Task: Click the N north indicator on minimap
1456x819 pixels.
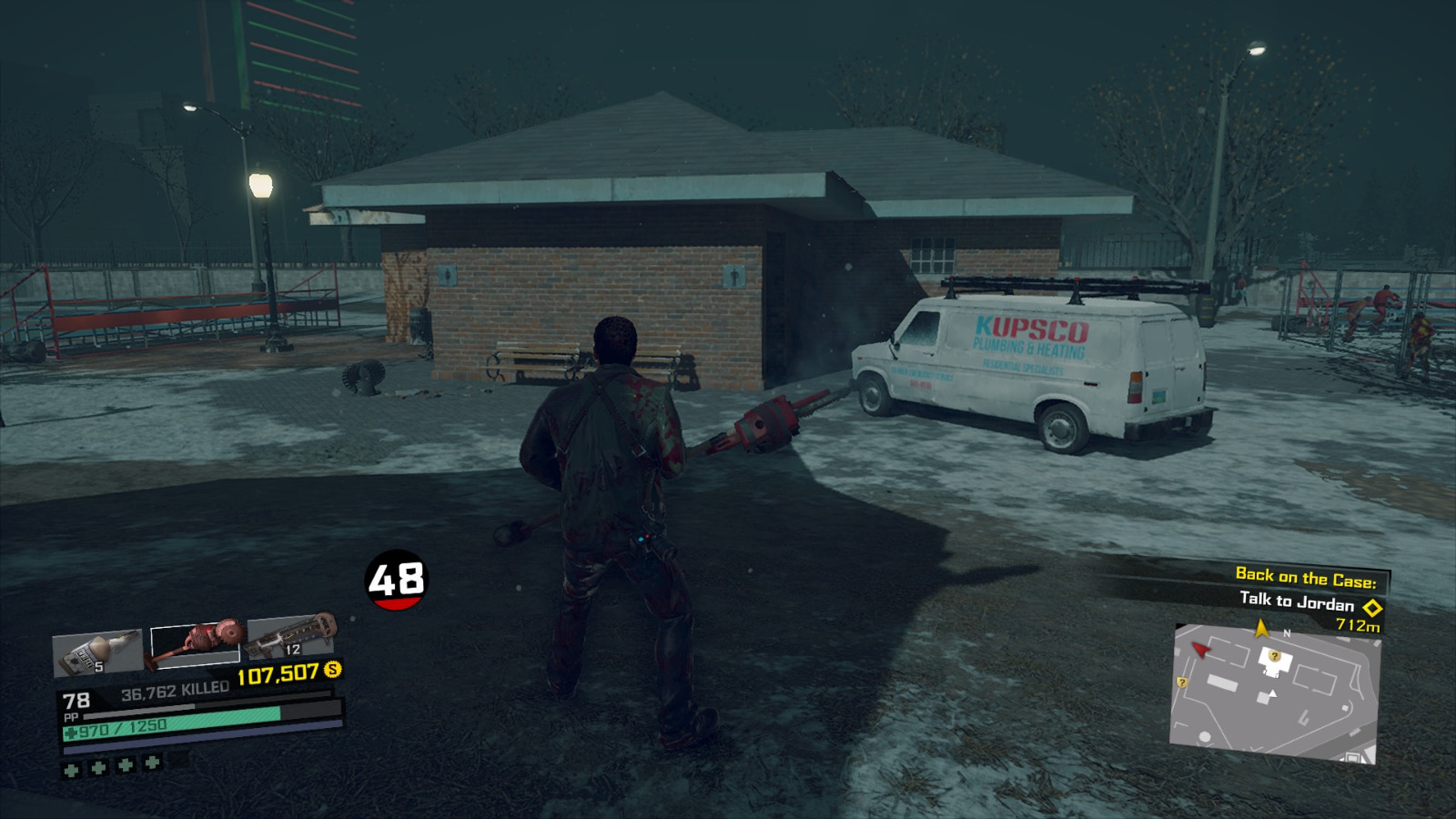Action: (x=1287, y=632)
